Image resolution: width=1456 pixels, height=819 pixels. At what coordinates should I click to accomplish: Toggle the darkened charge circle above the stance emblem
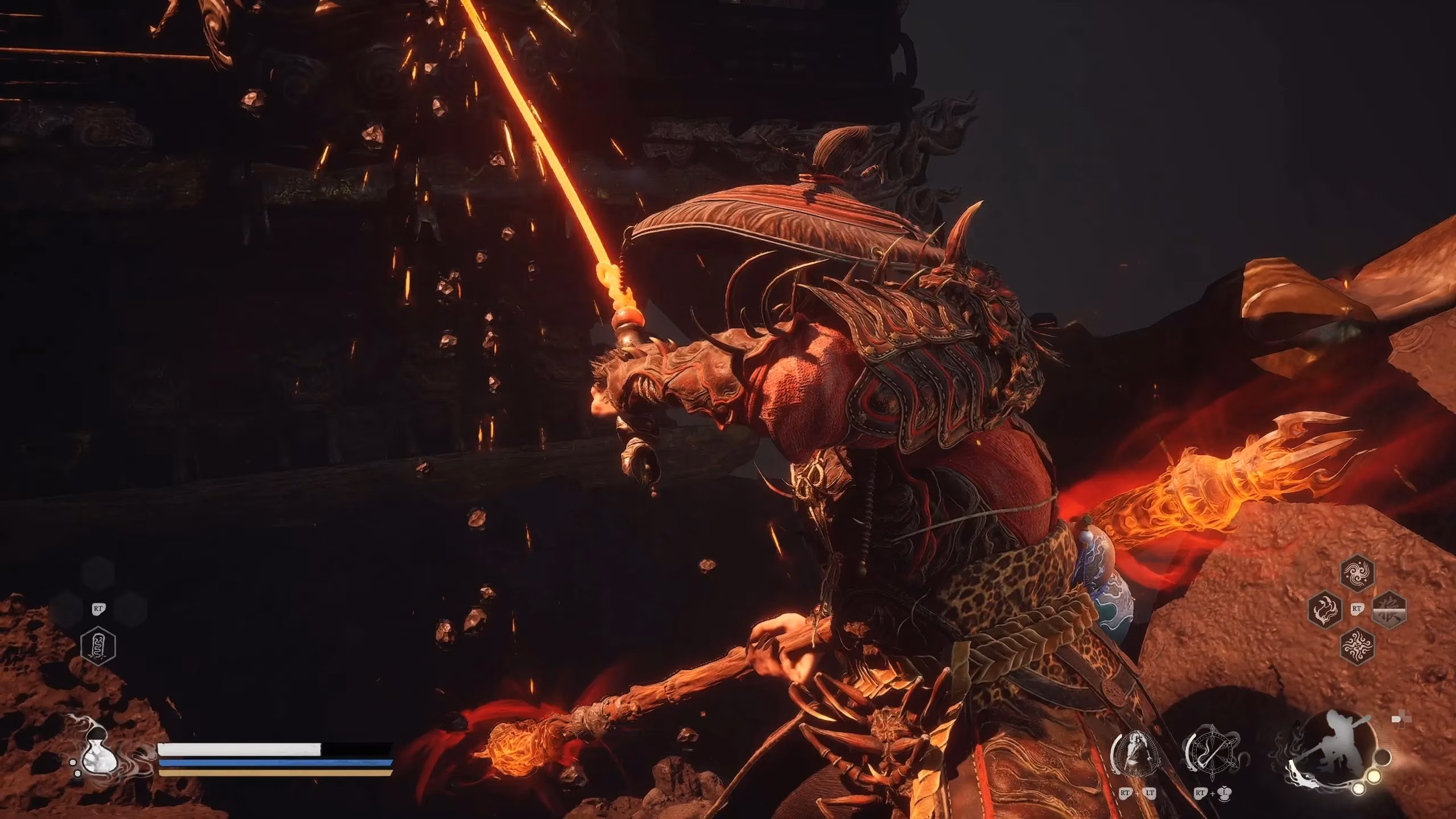tap(1383, 758)
